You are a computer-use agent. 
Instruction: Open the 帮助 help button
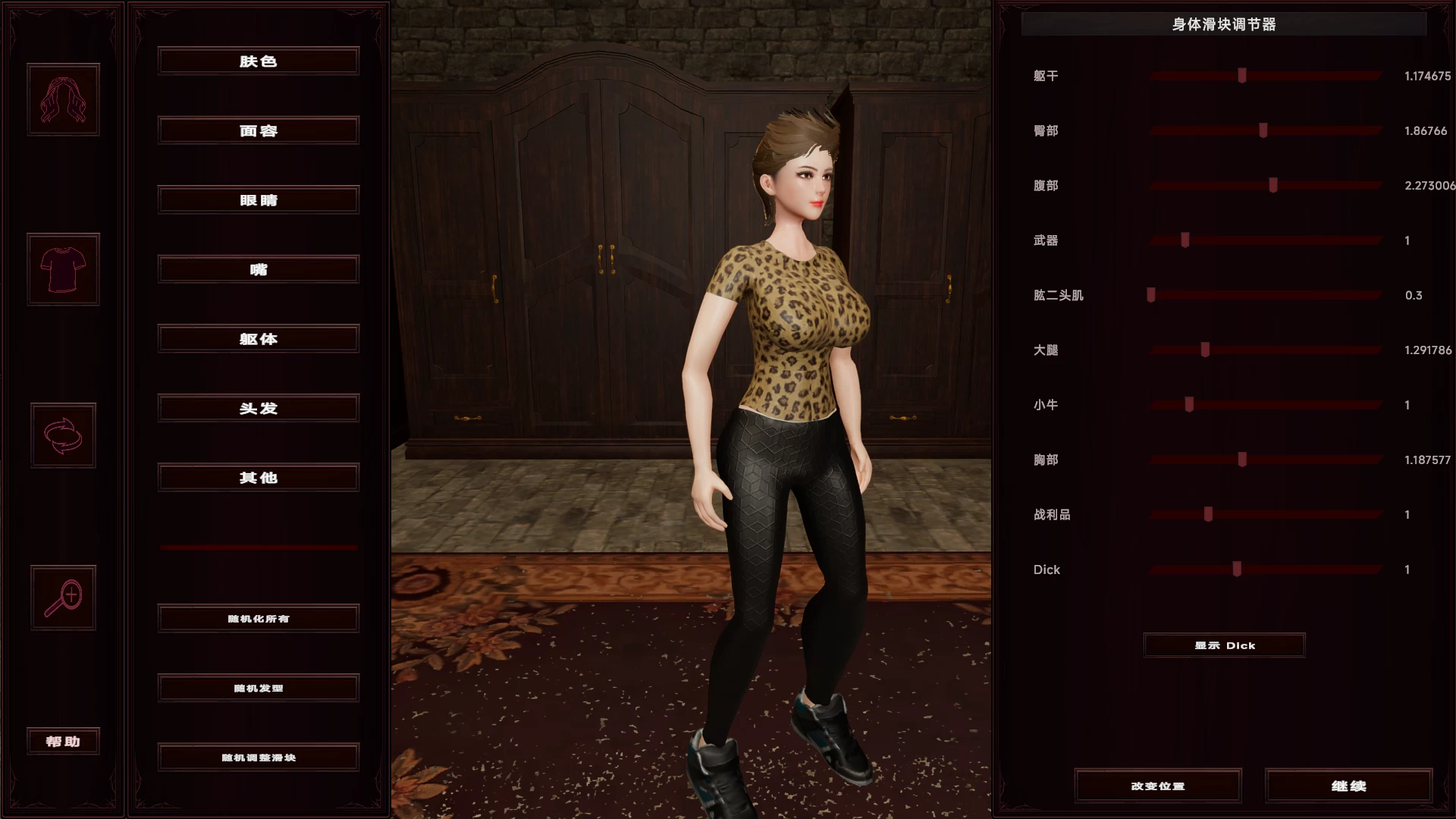[63, 741]
